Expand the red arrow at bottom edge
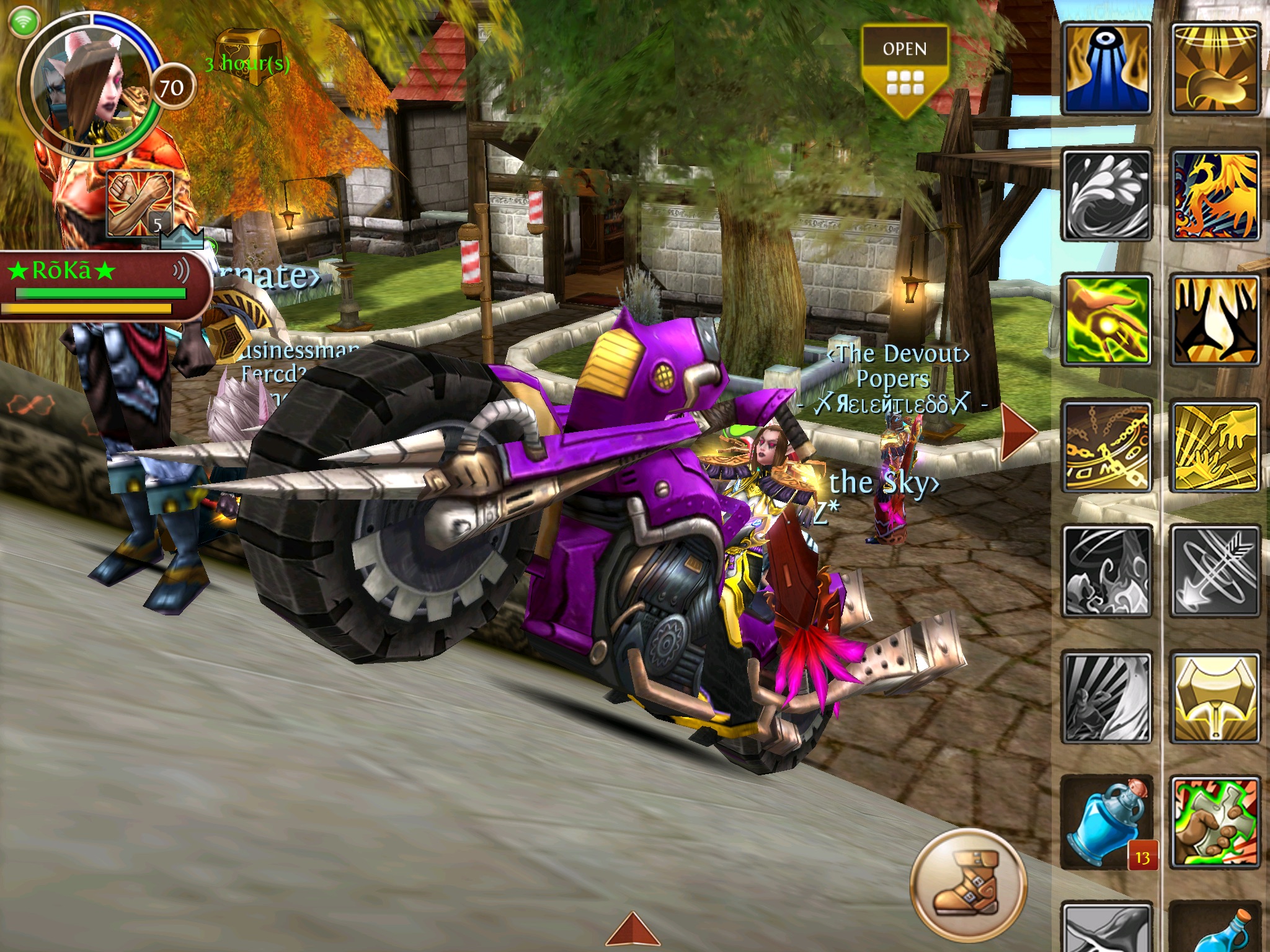Viewport: 1270px width, 952px height. click(x=632, y=930)
